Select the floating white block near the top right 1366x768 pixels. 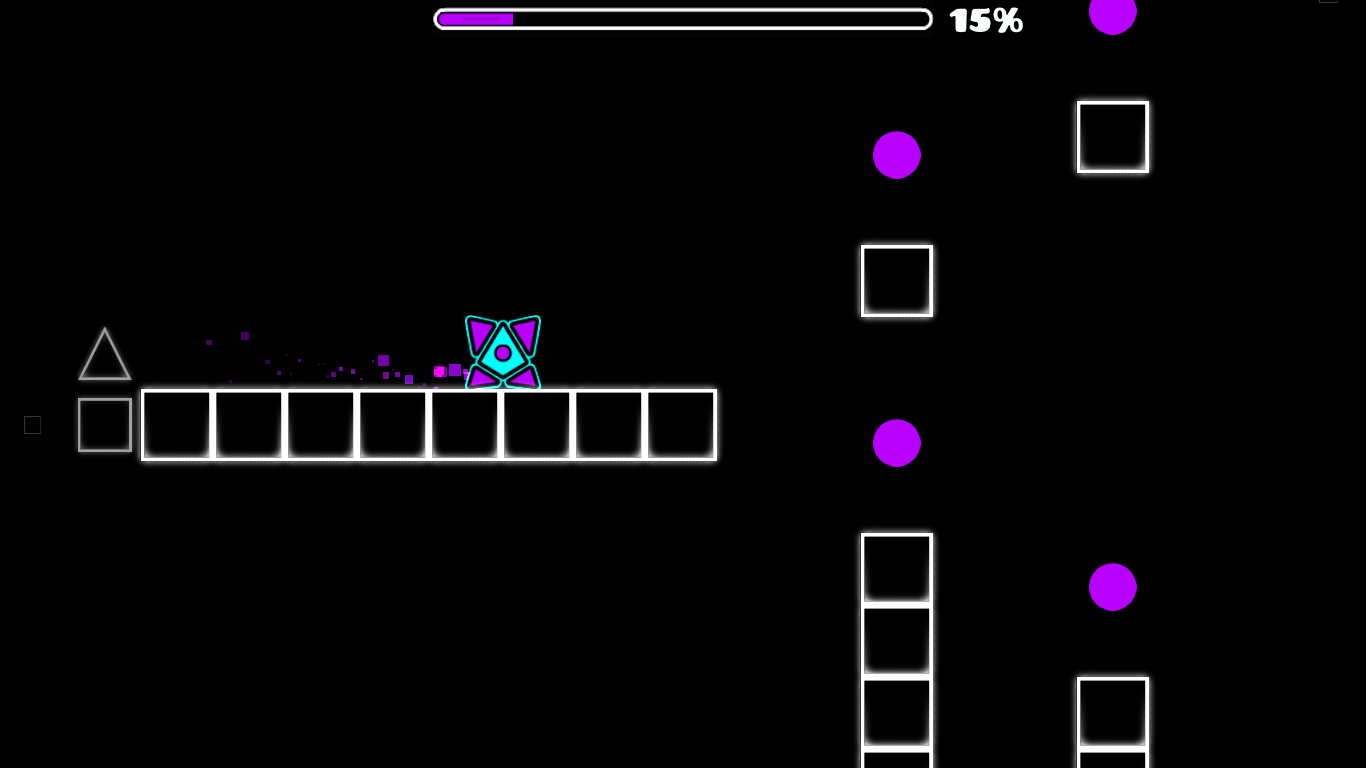(x=1112, y=136)
